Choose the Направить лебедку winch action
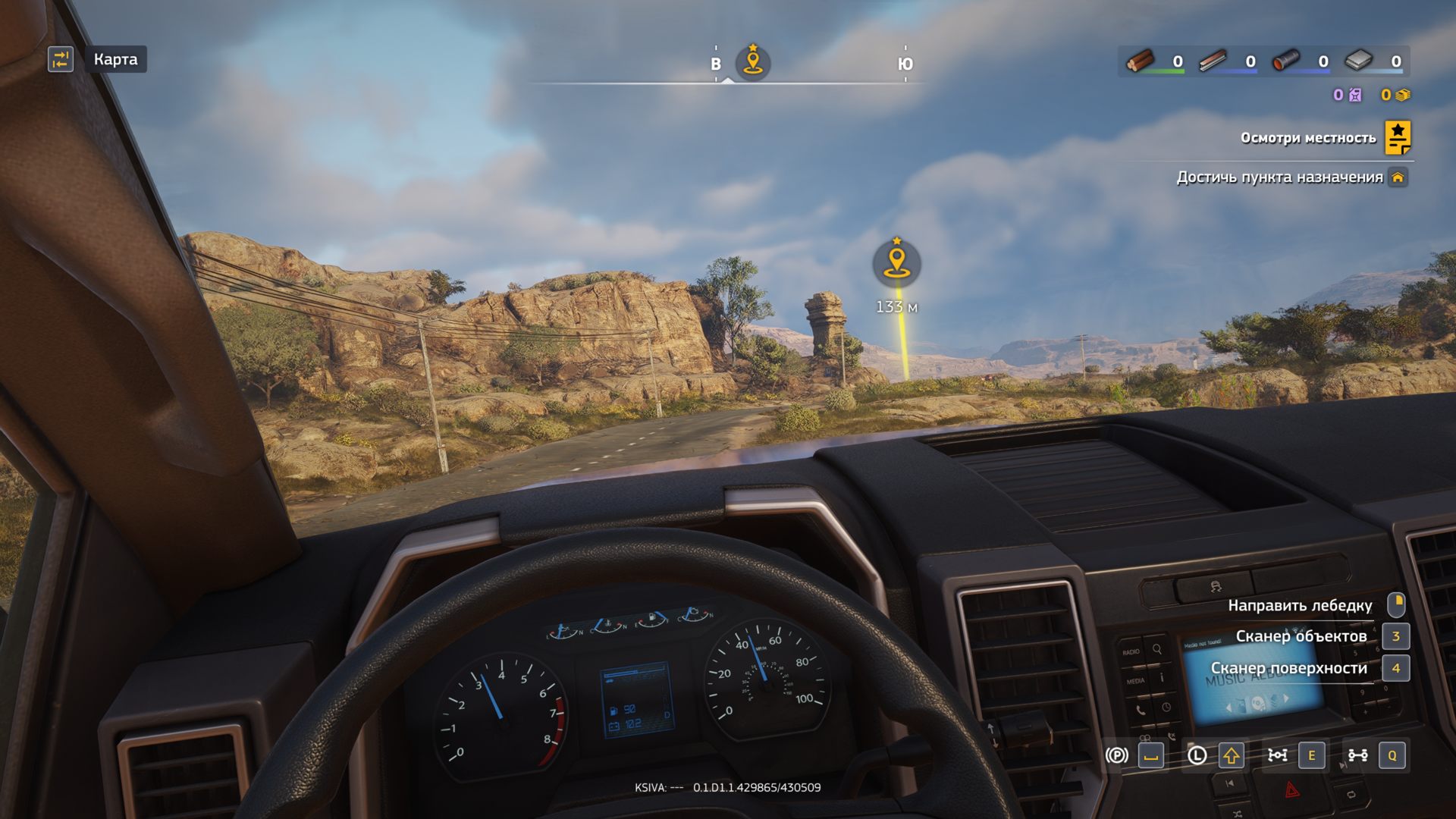This screenshot has height=819, width=1456. pos(1300,605)
